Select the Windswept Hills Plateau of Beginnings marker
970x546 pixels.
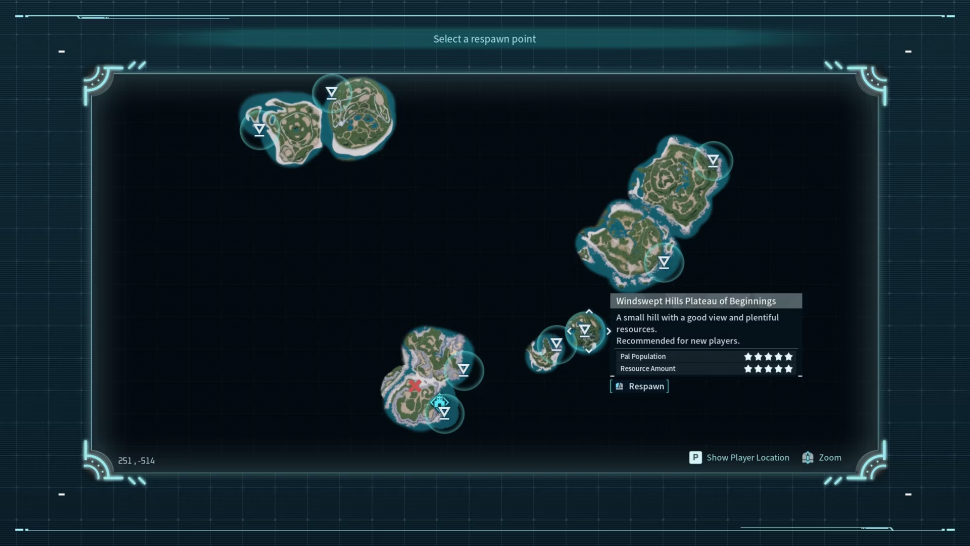[x=585, y=330]
